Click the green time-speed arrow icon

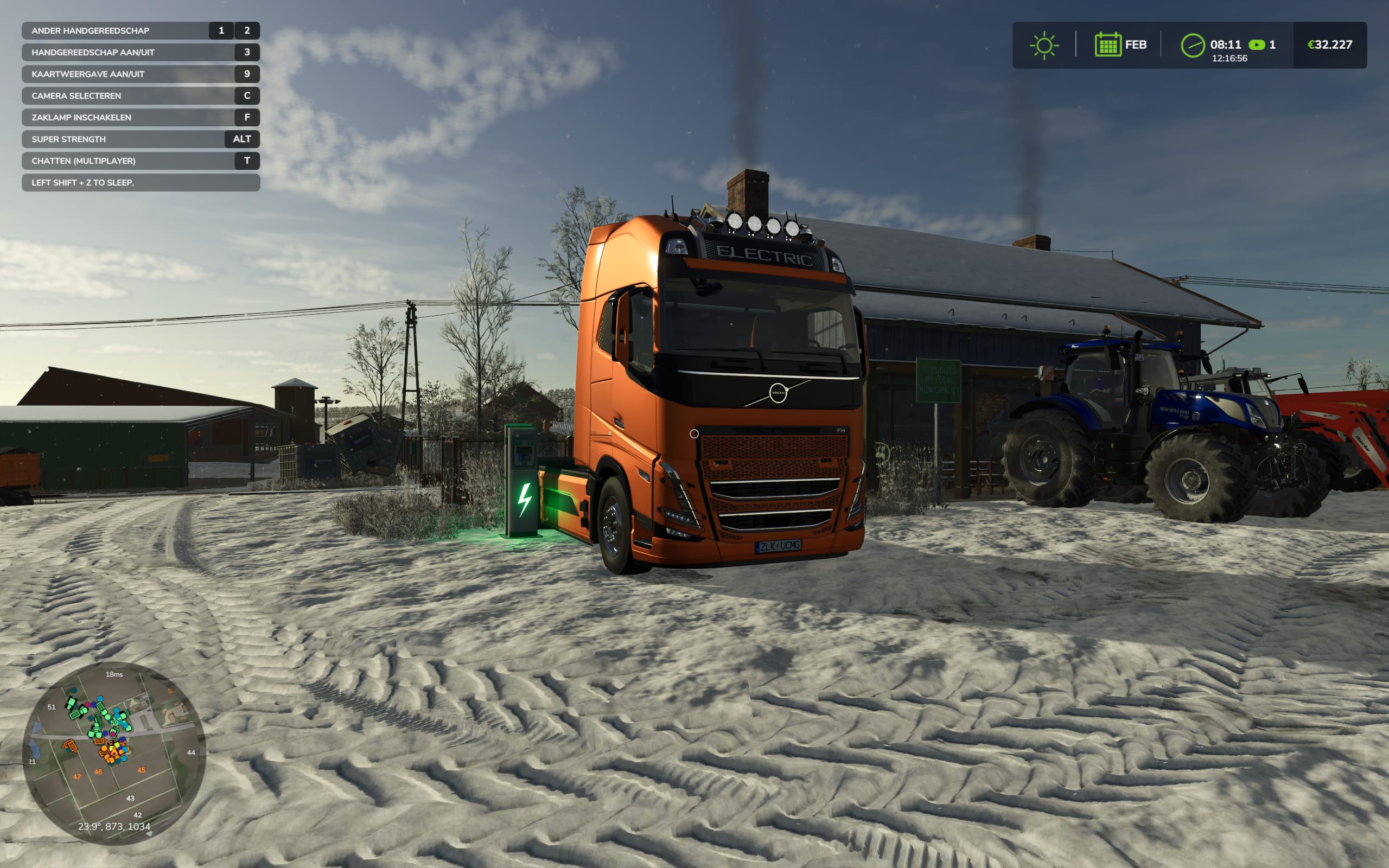tap(1257, 45)
